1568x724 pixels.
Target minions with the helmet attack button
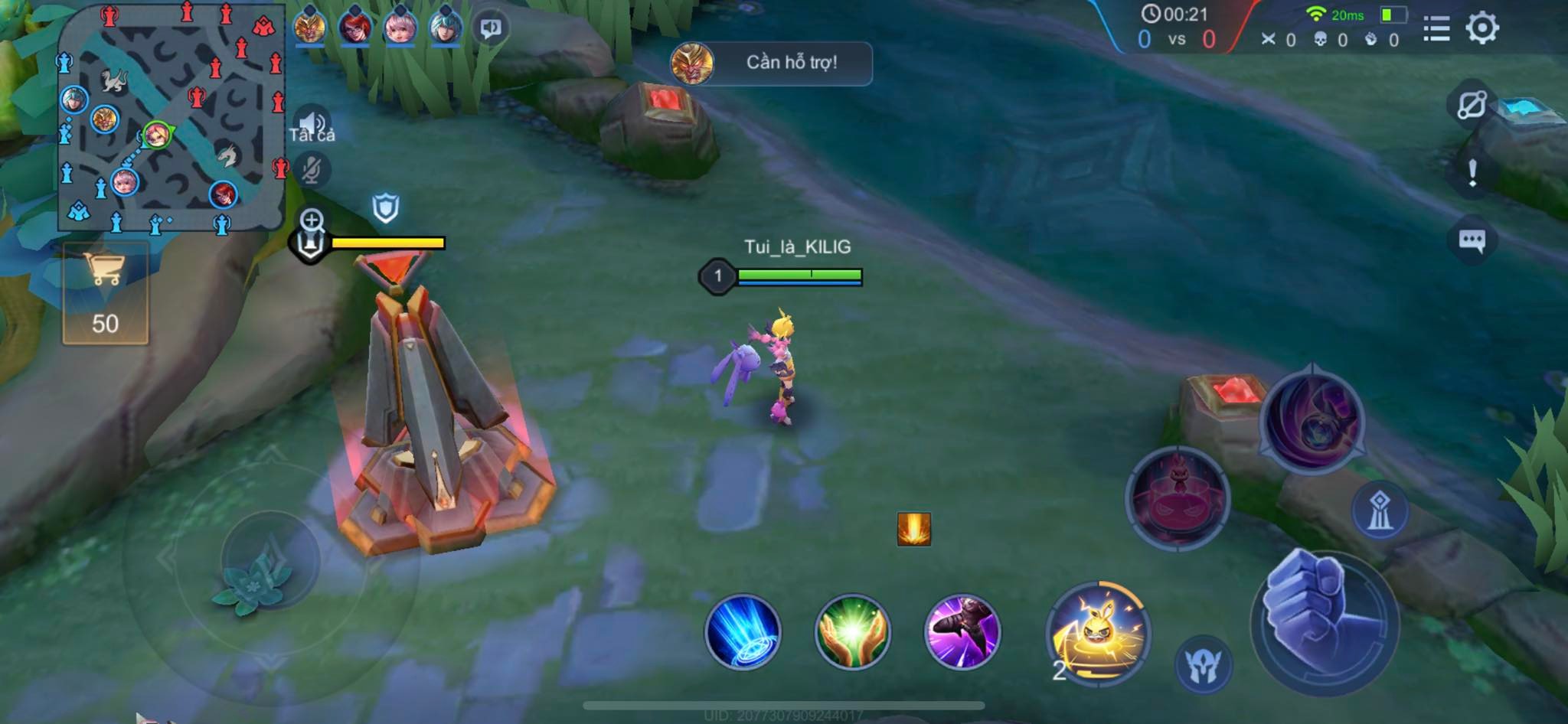tap(1203, 664)
